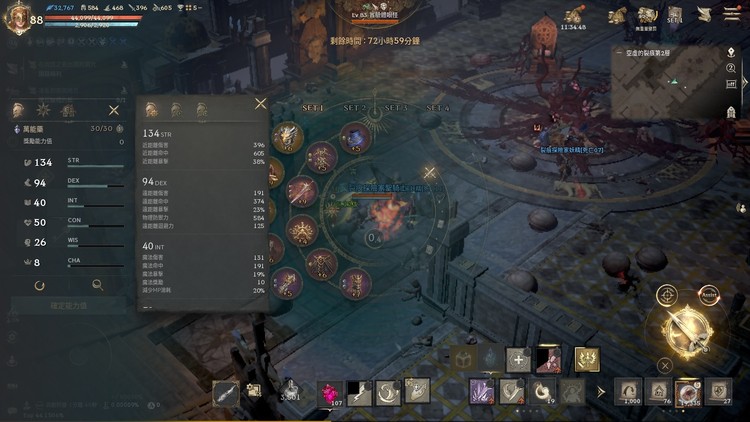Reset attribute points with the circular arrow
750x422 pixels.
tap(39, 285)
